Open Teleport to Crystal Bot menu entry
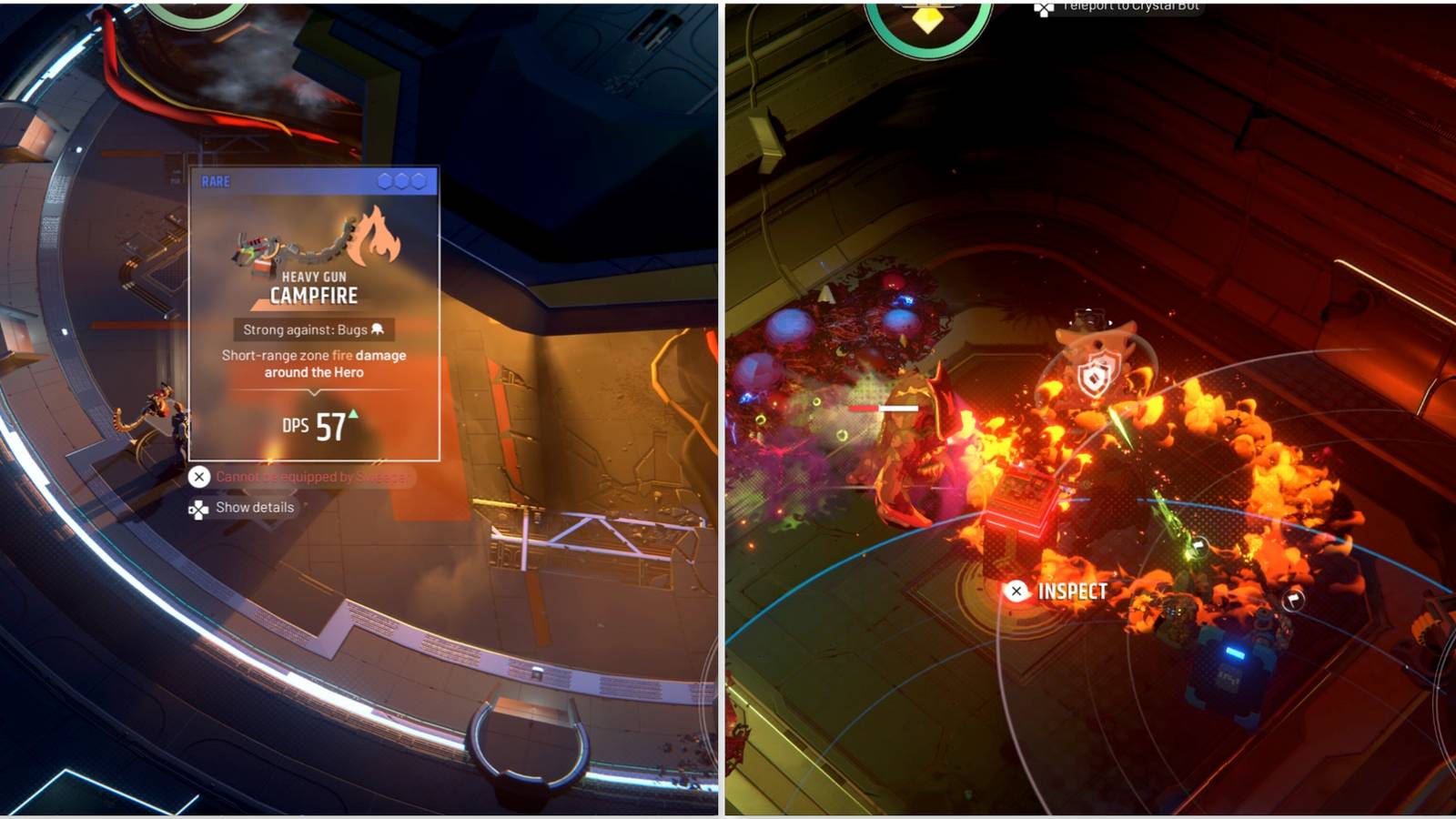 point(1131,7)
